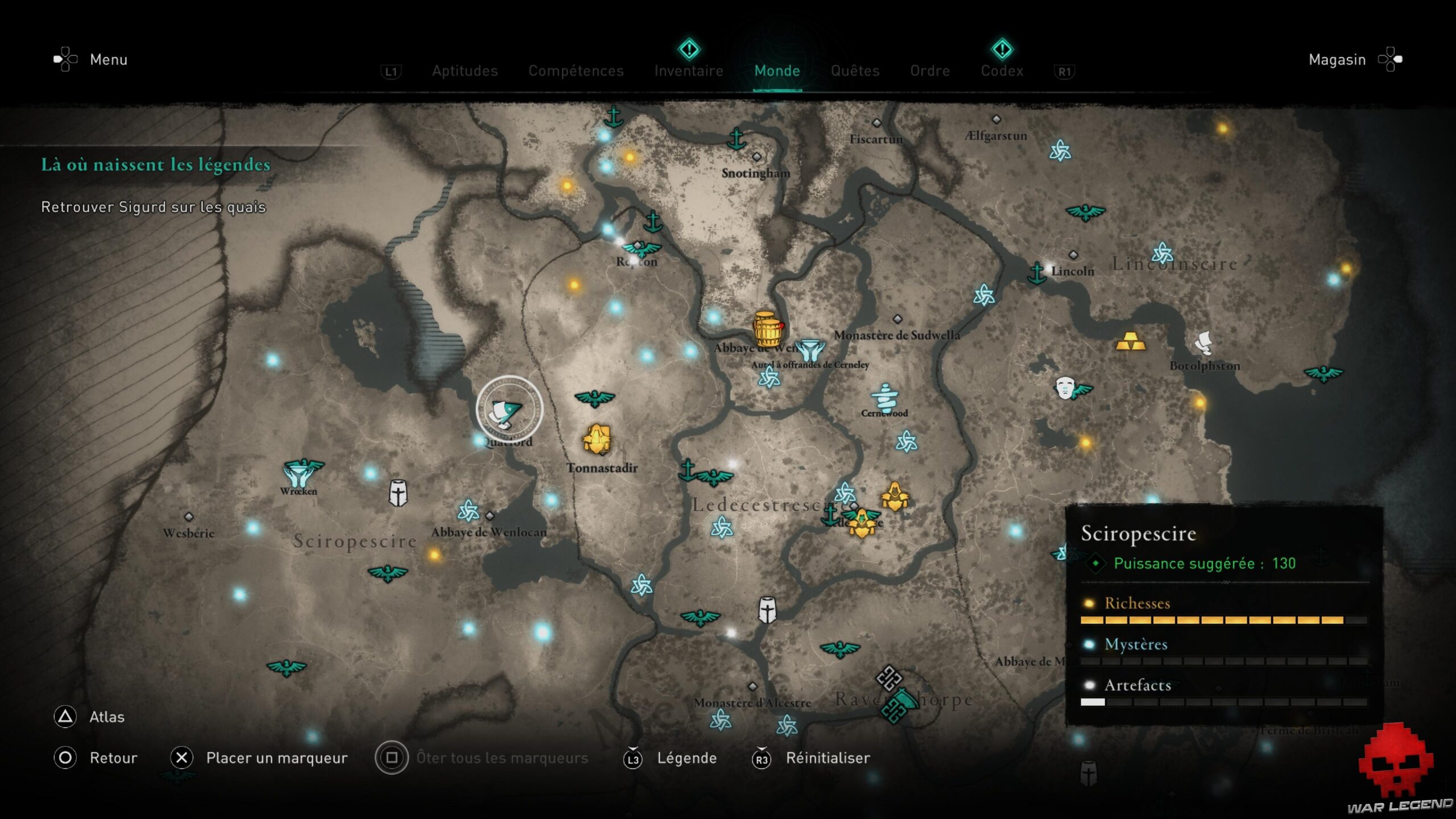Select the golden barrel supply marker
The width and height of the screenshot is (1456, 819).
coord(767,329)
